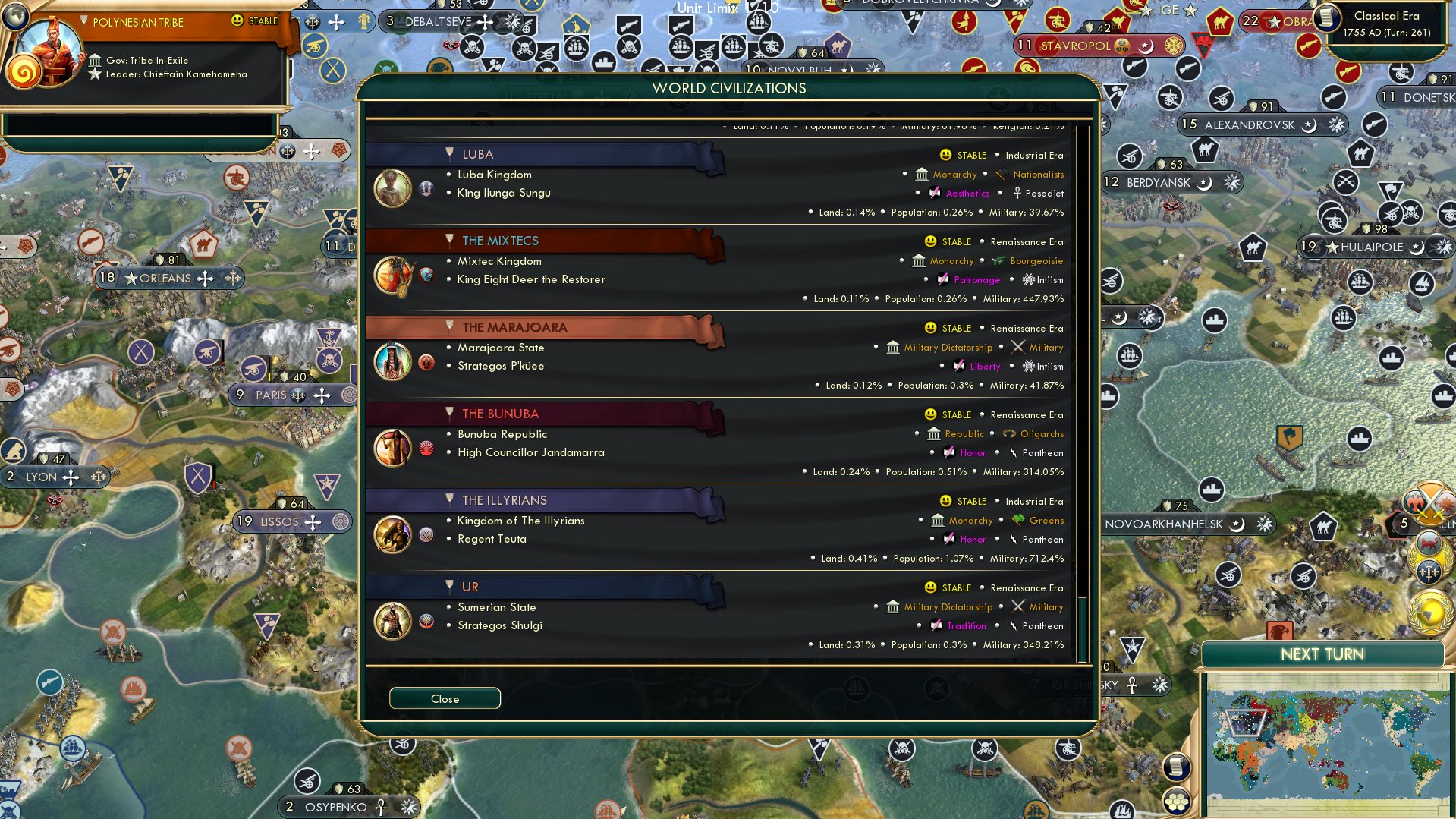Open the Classical Era turn counter panel

tap(1386, 23)
